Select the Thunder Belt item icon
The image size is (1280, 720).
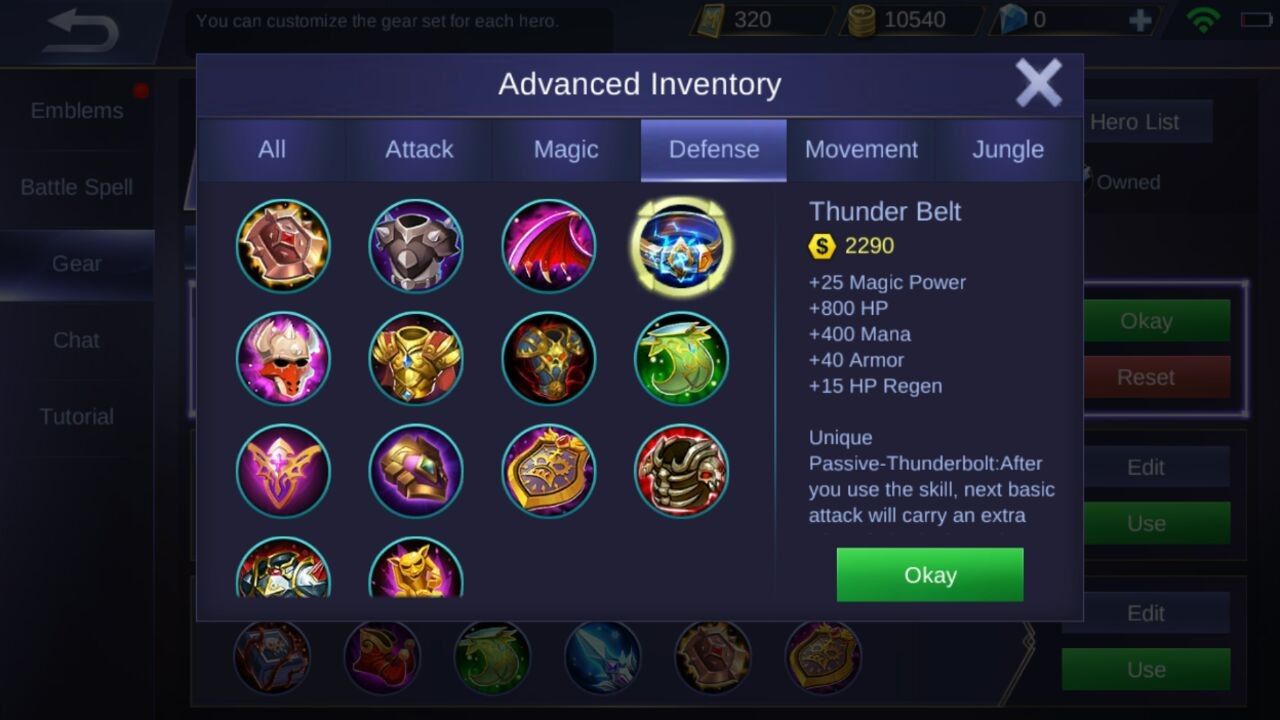coord(681,245)
